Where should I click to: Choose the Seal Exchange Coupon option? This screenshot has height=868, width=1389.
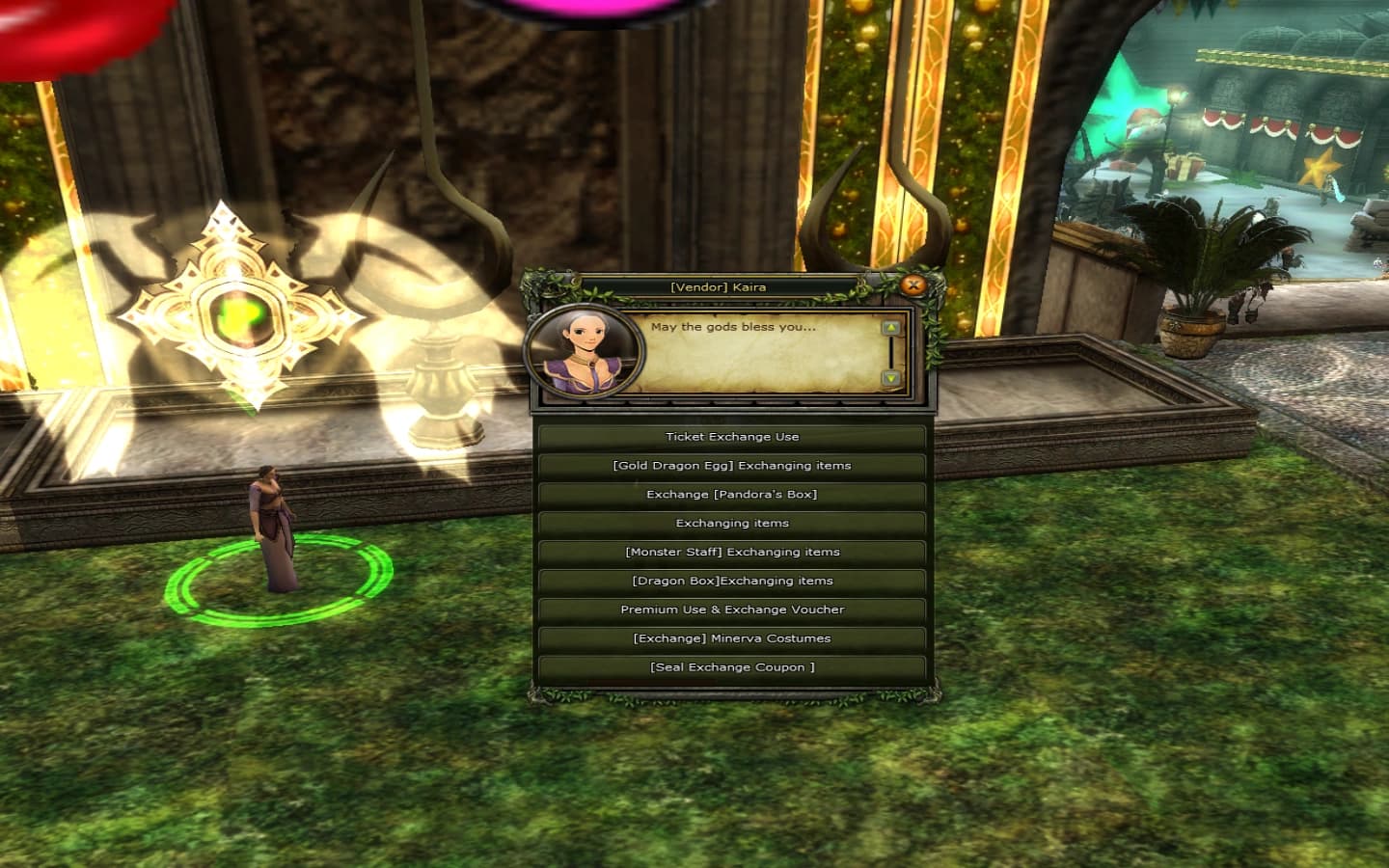731,667
